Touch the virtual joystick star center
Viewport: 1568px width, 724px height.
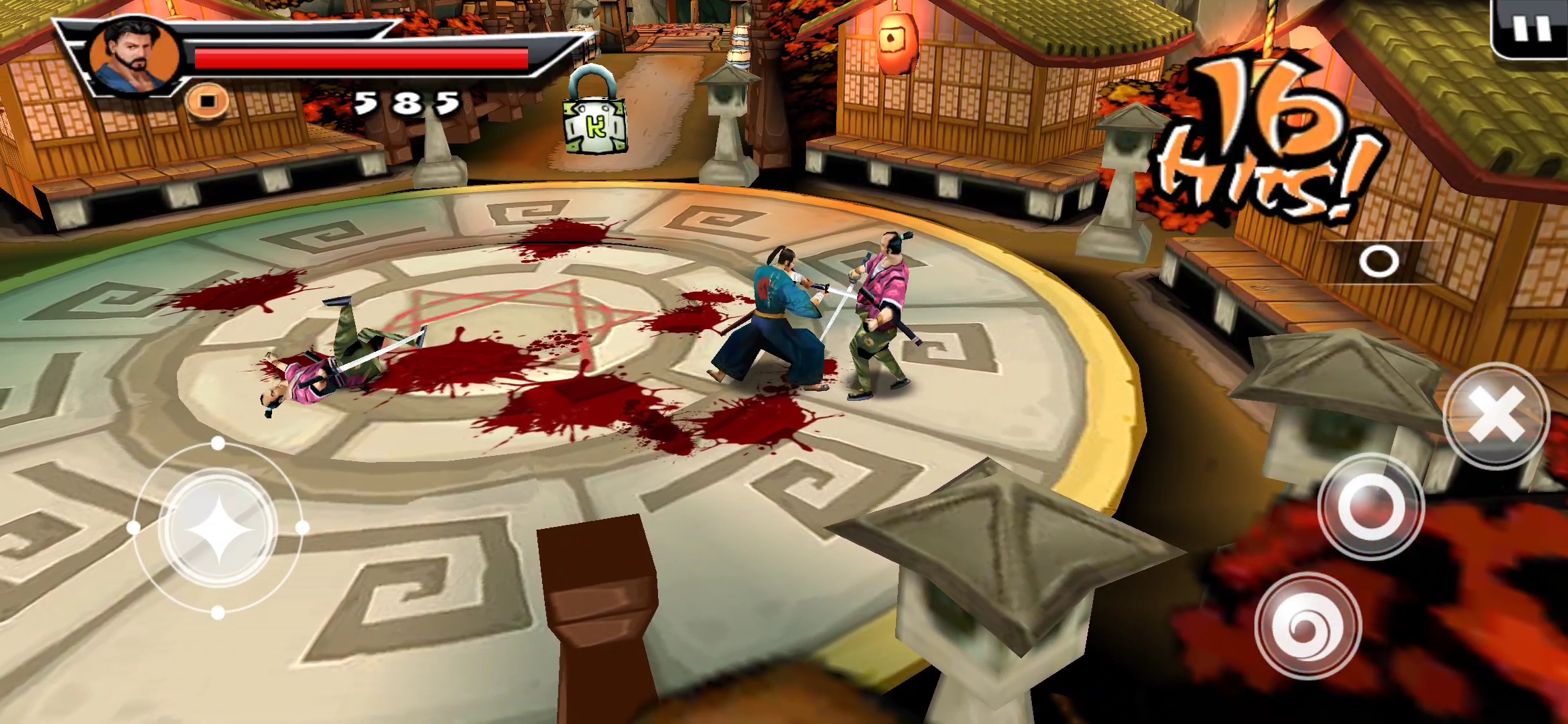point(218,529)
